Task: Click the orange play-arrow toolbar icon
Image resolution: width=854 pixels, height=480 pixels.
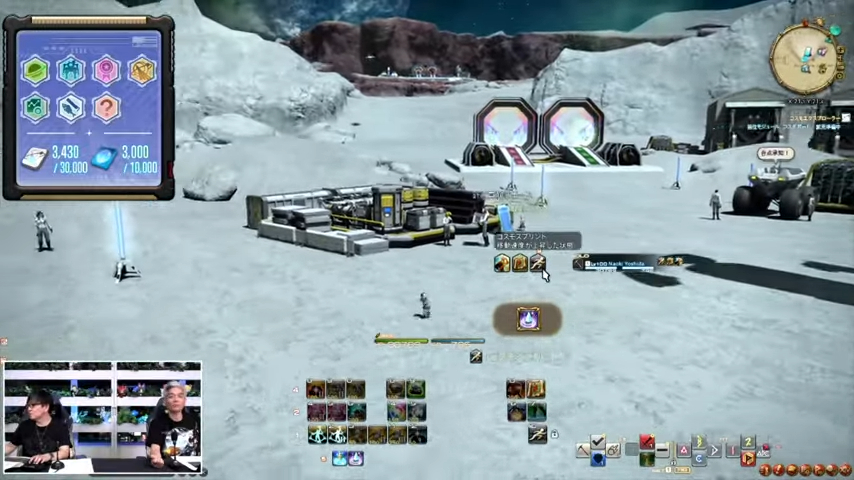Action: click(x=747, y=458)
